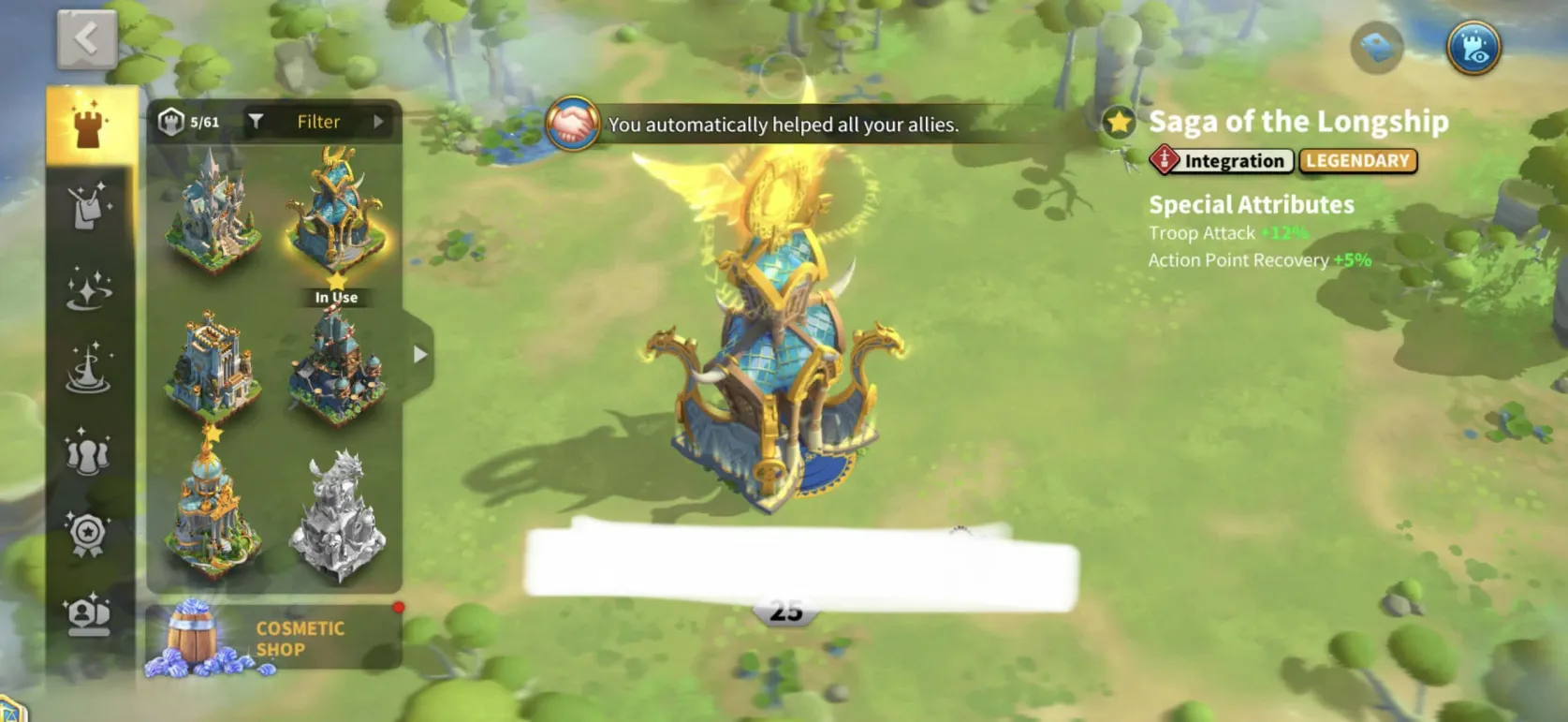Open the Cosmetic Shop

[274, 639]
